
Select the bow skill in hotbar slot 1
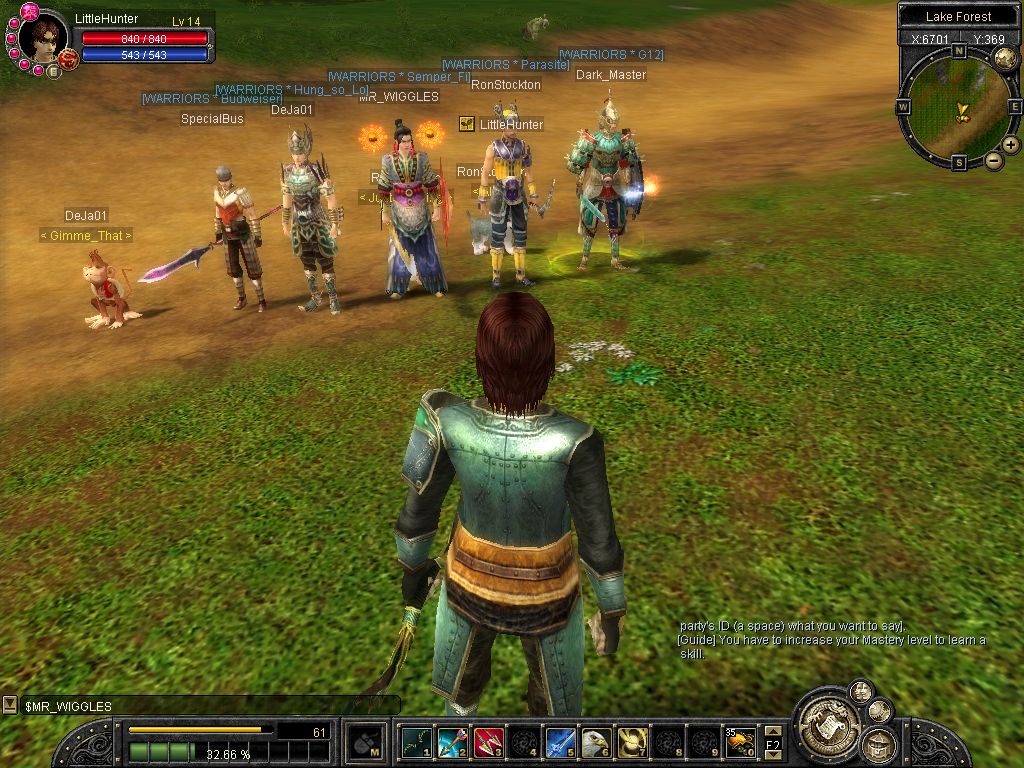(x=416, y=742)
